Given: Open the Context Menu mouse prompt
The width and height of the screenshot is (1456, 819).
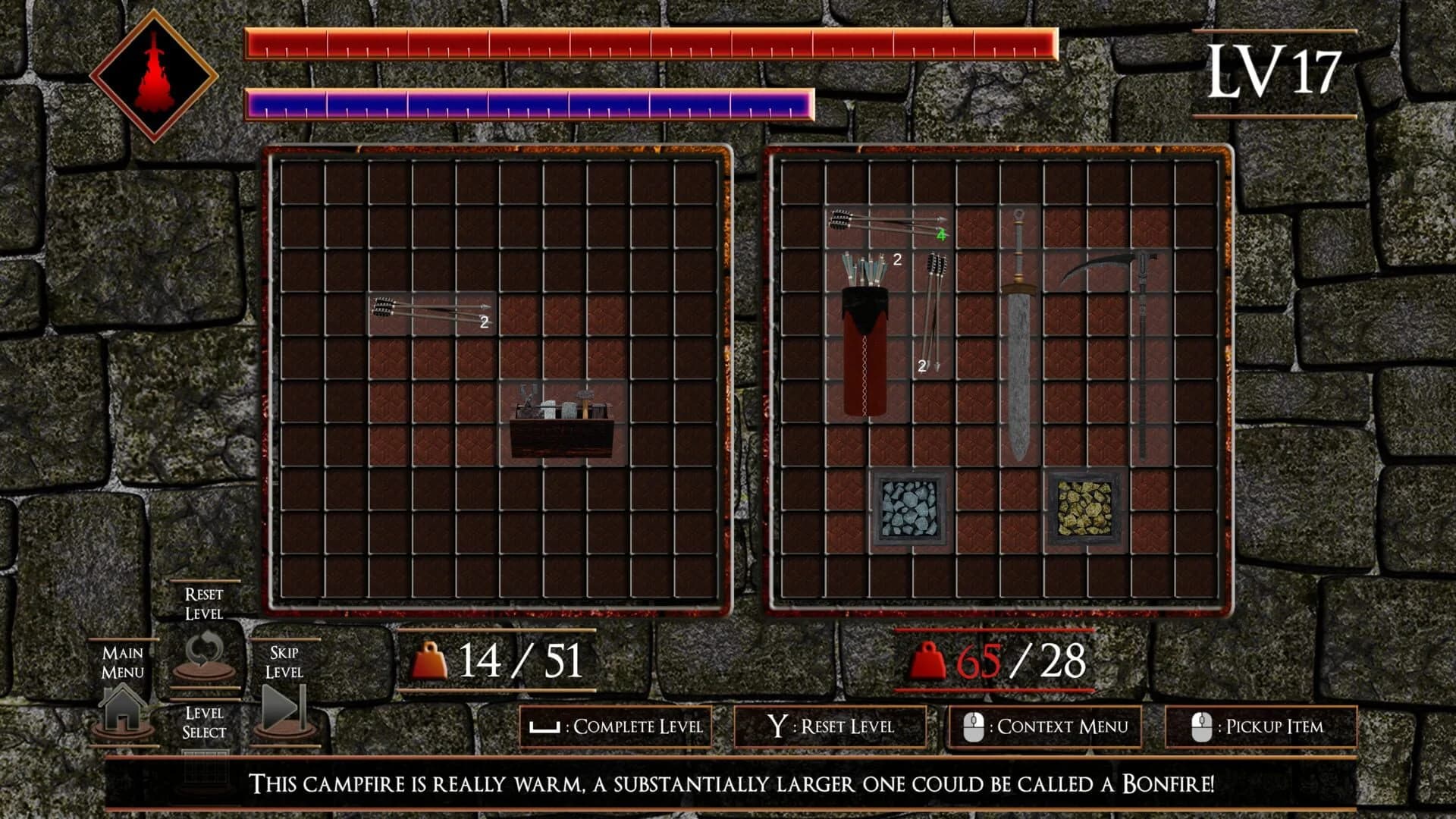Looking at the screenshot, I should [x=1046, y=726].
